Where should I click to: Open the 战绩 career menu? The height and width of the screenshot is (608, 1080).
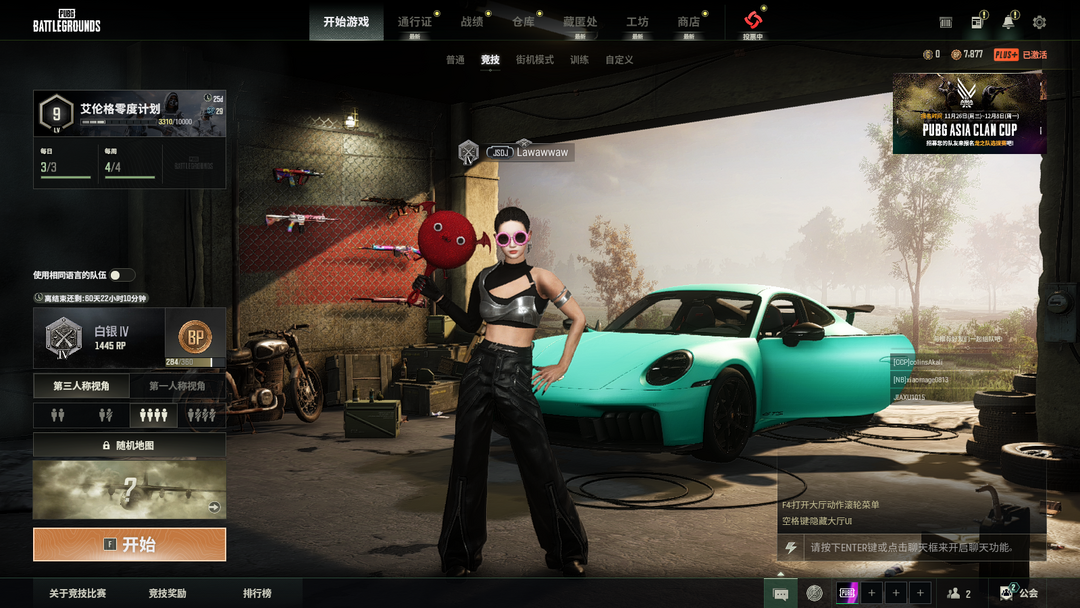pos(472,22)
